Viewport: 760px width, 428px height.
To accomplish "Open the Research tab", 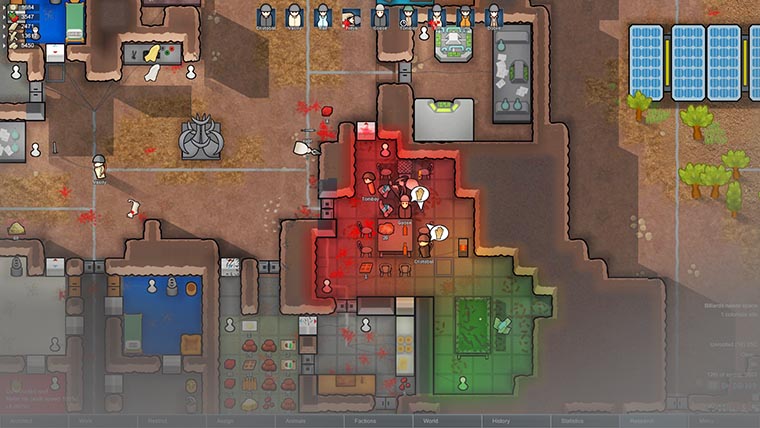I will 641,422.
